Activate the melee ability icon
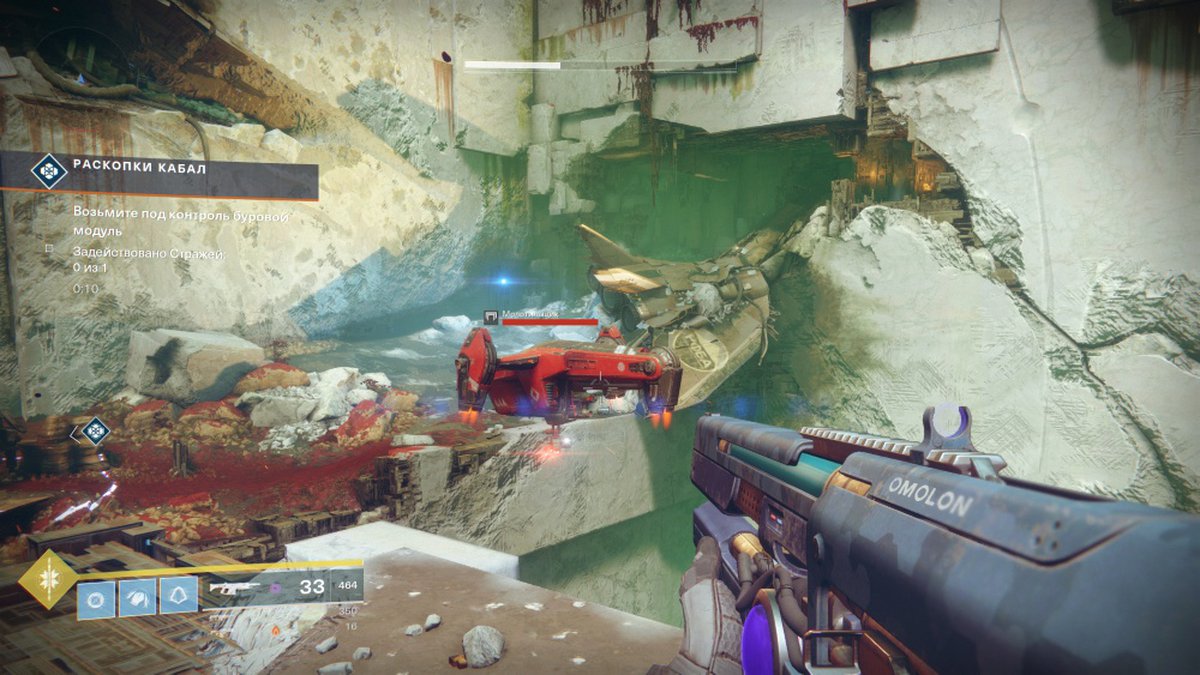1200x675 pixels. (138, 597)
